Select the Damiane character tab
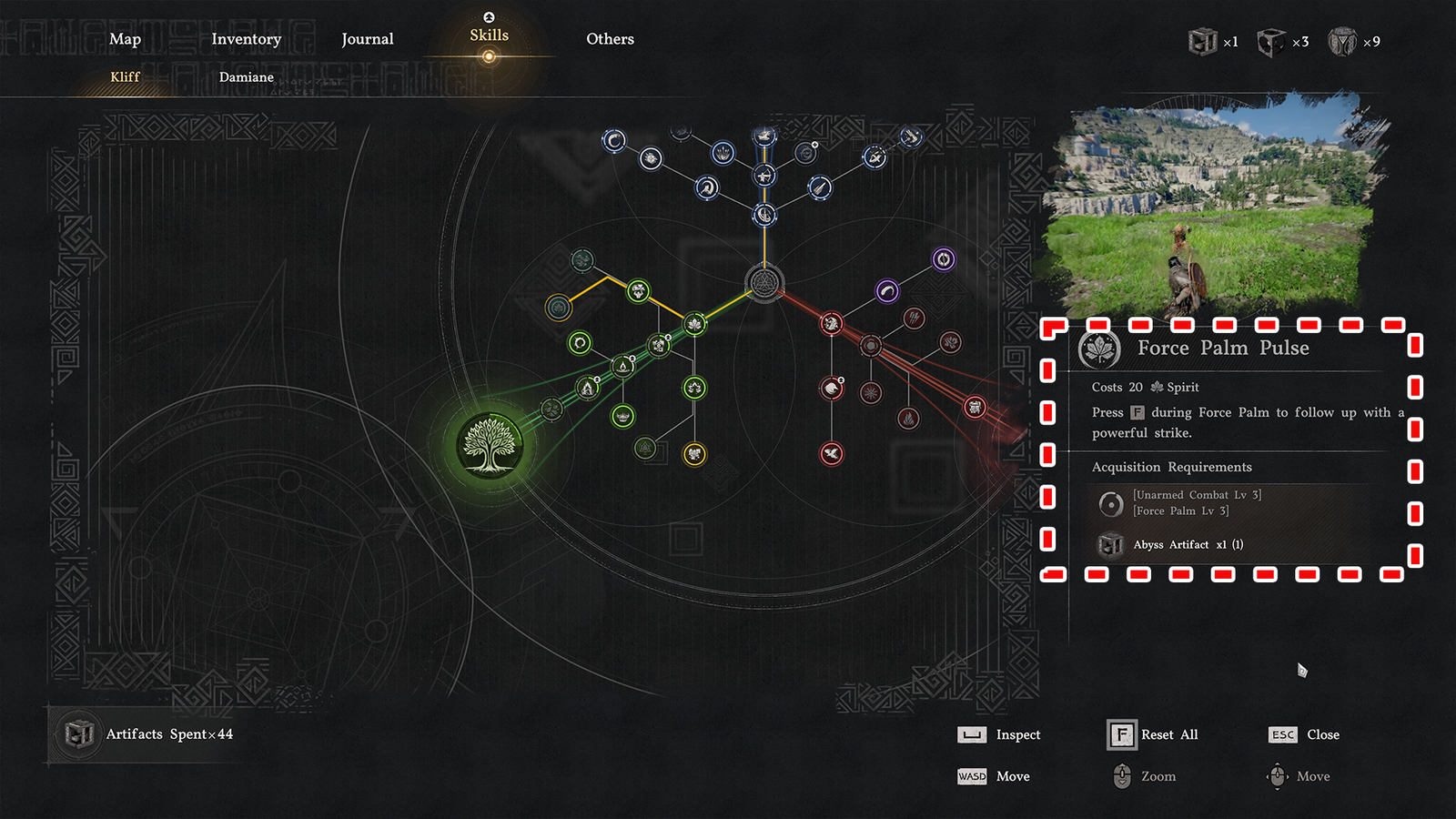This screenshot has height=819, width=1456. tap(246, 77)
